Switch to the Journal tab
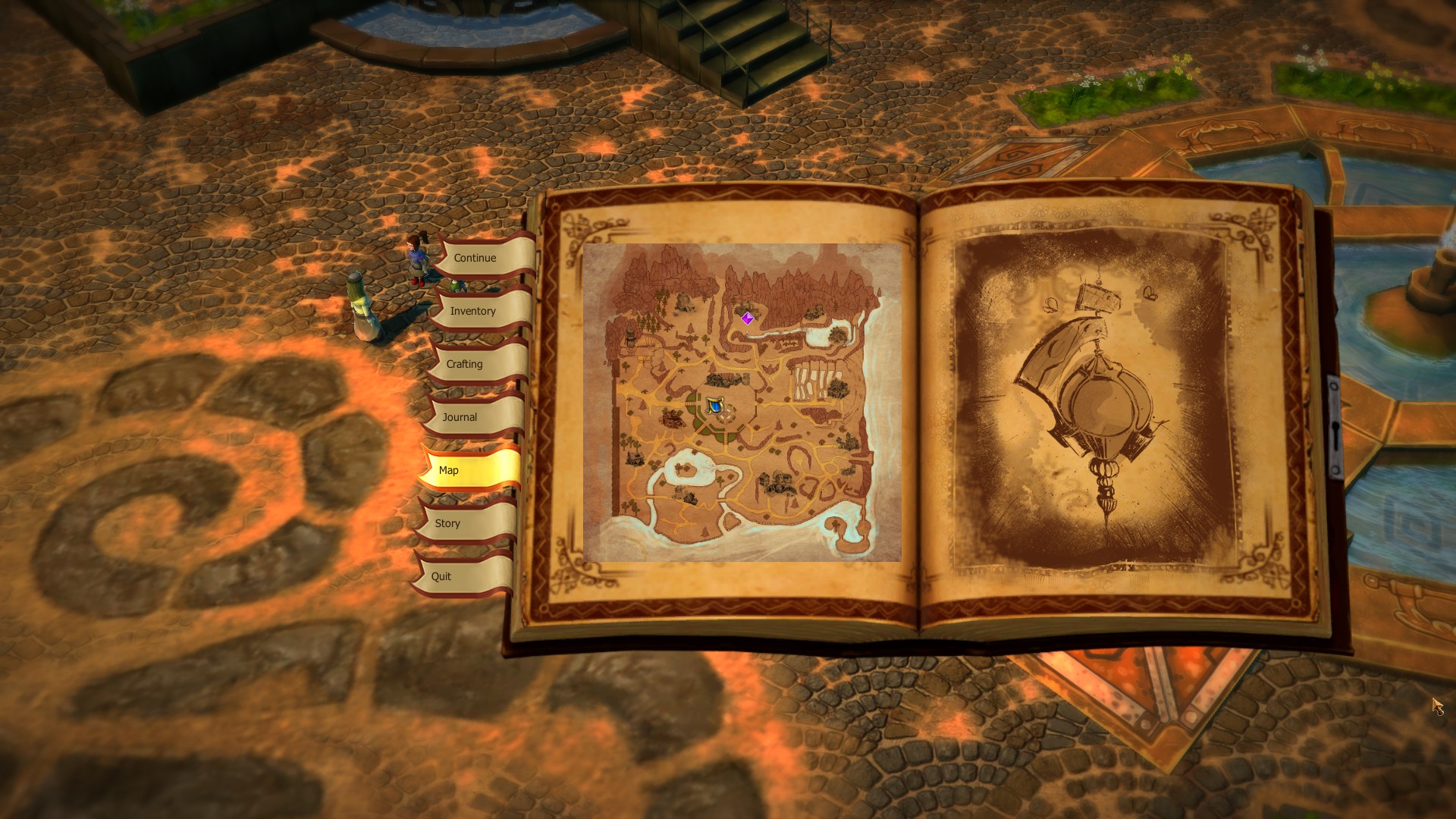This screenshot has width=1456, height=819. (460, 417)
